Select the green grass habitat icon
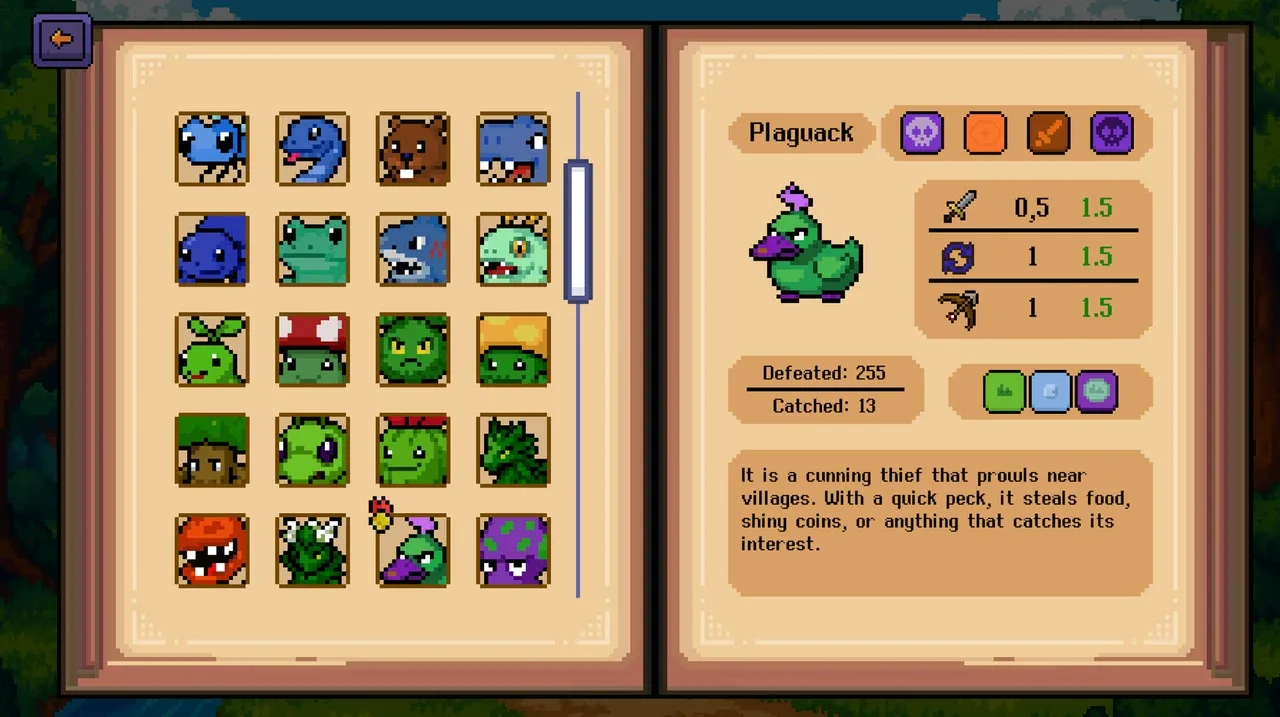The height and width of the screenshot is (717, 1280). [x=1004, y=392]
